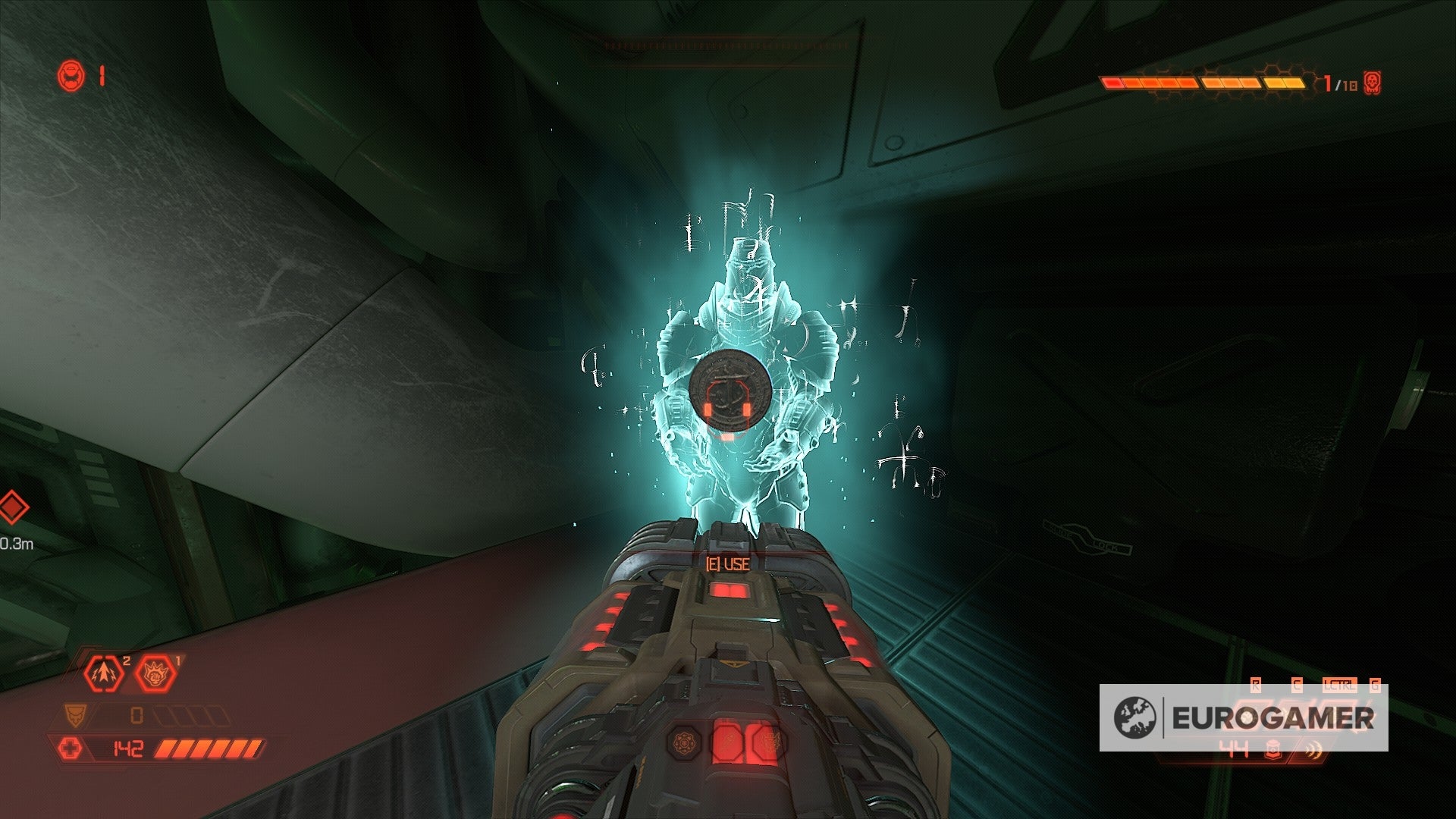1456x819 pixels.
Task: Toggle the G equipment keybind indicator
Action: point(1375,684)
